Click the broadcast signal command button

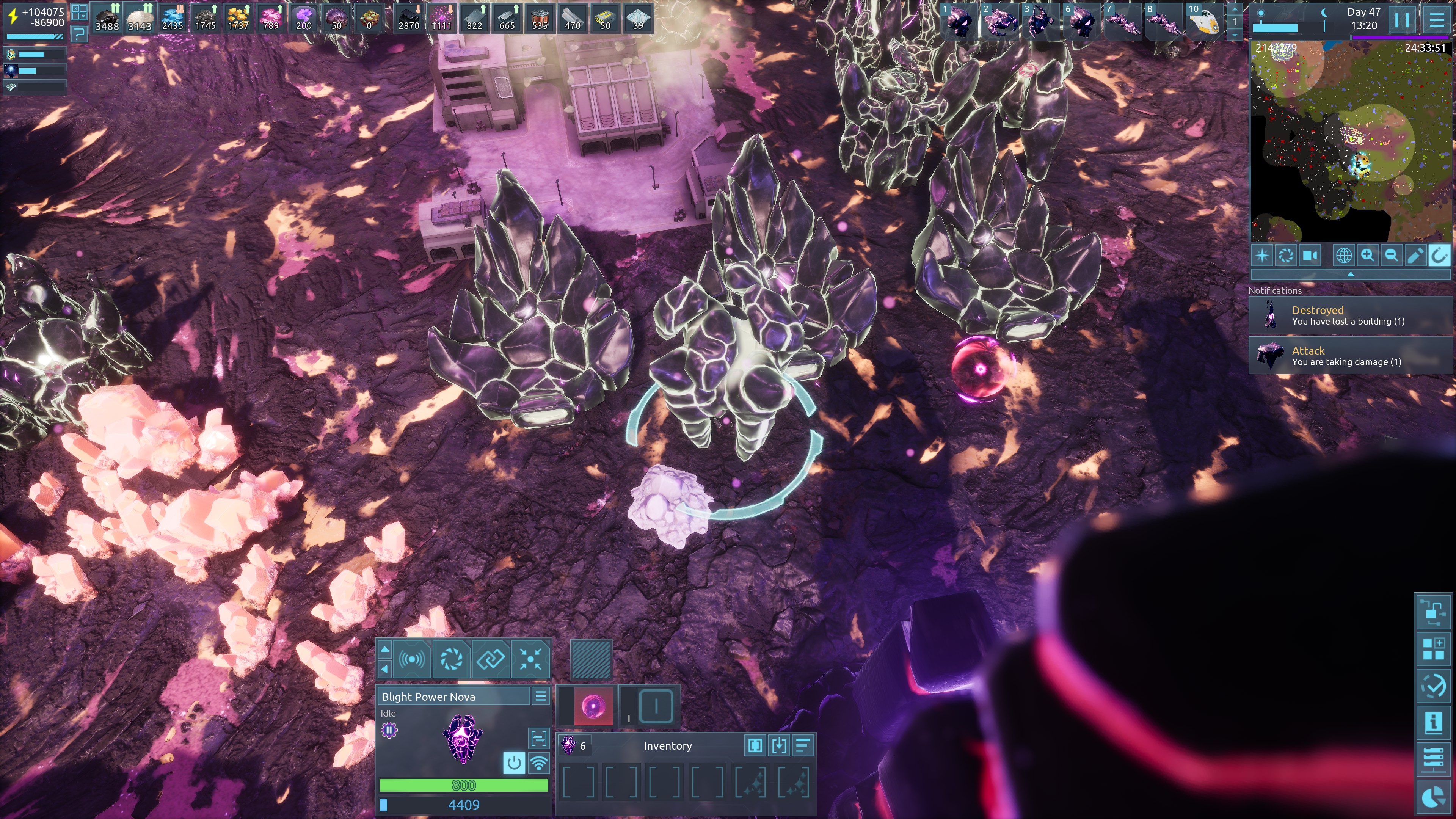[411, 659]
